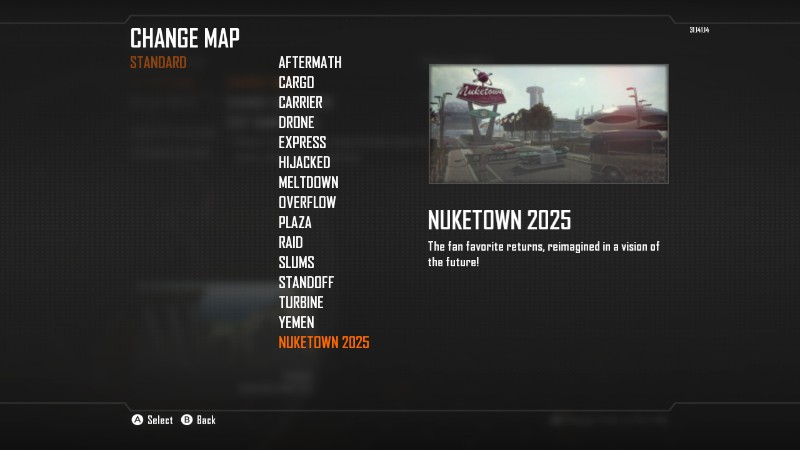Choose Cargo from the map list
This screenshot has width=800, height=450.
(x=296, y=82)
